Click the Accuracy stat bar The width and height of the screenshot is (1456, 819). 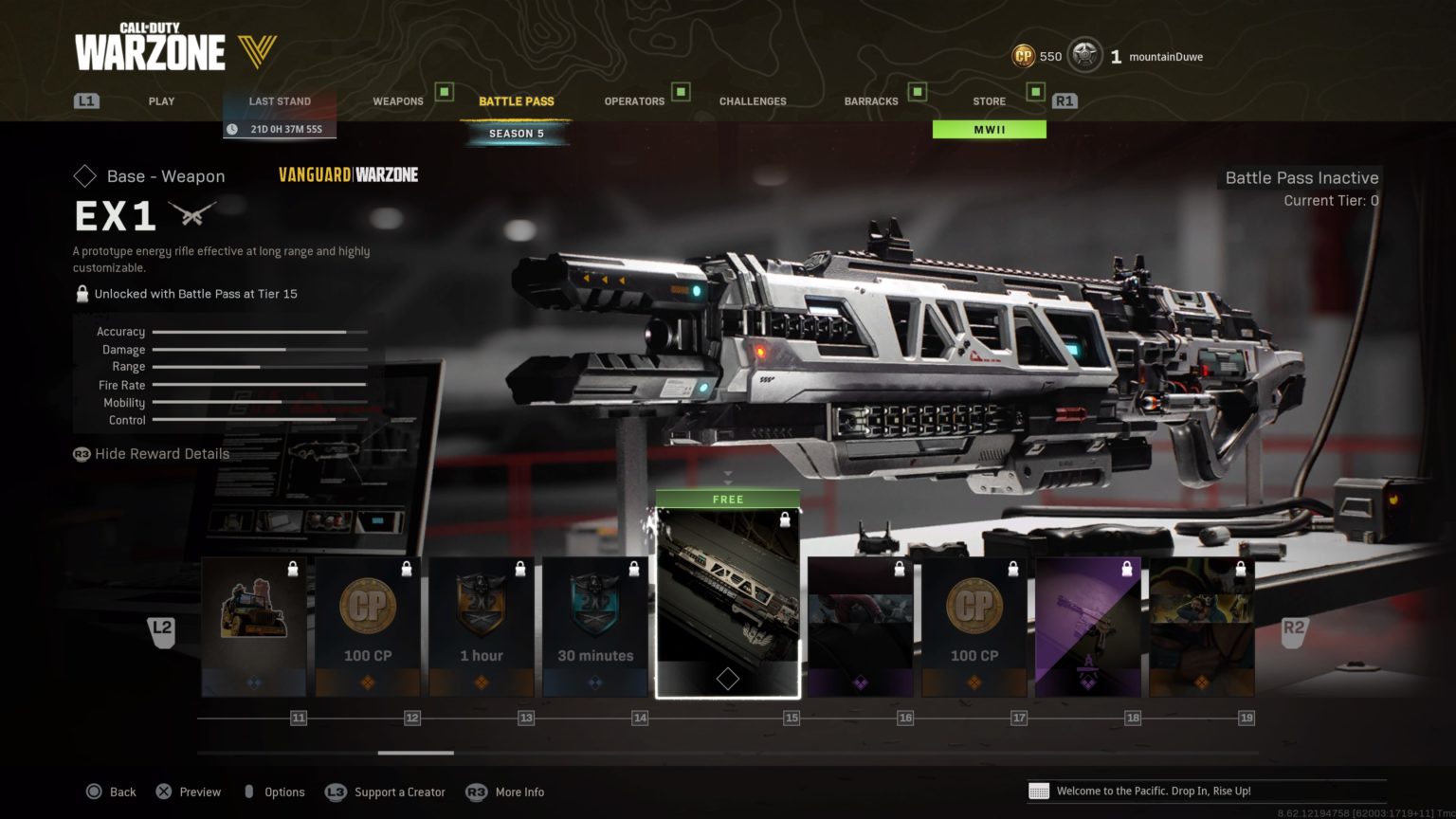coord(261,332)
